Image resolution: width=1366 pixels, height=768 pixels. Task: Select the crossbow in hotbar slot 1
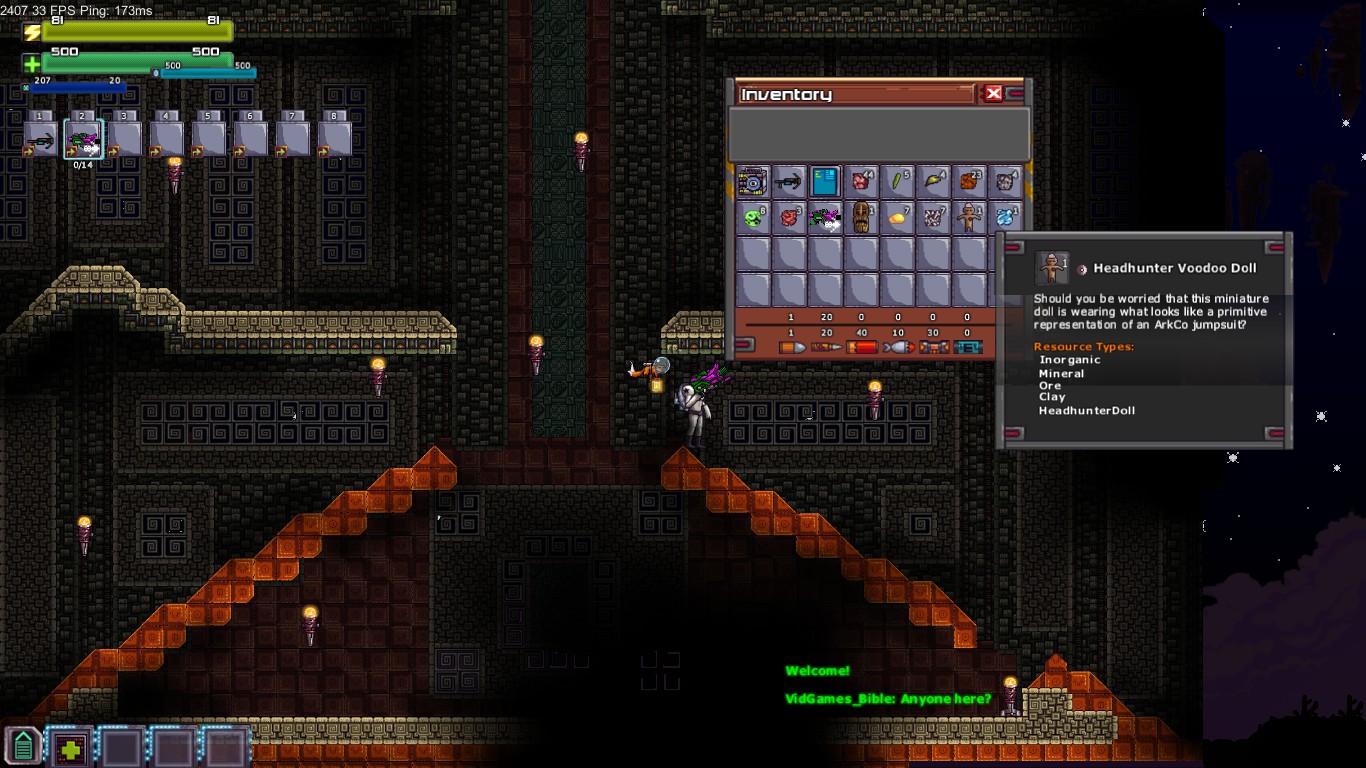(41, 140)
